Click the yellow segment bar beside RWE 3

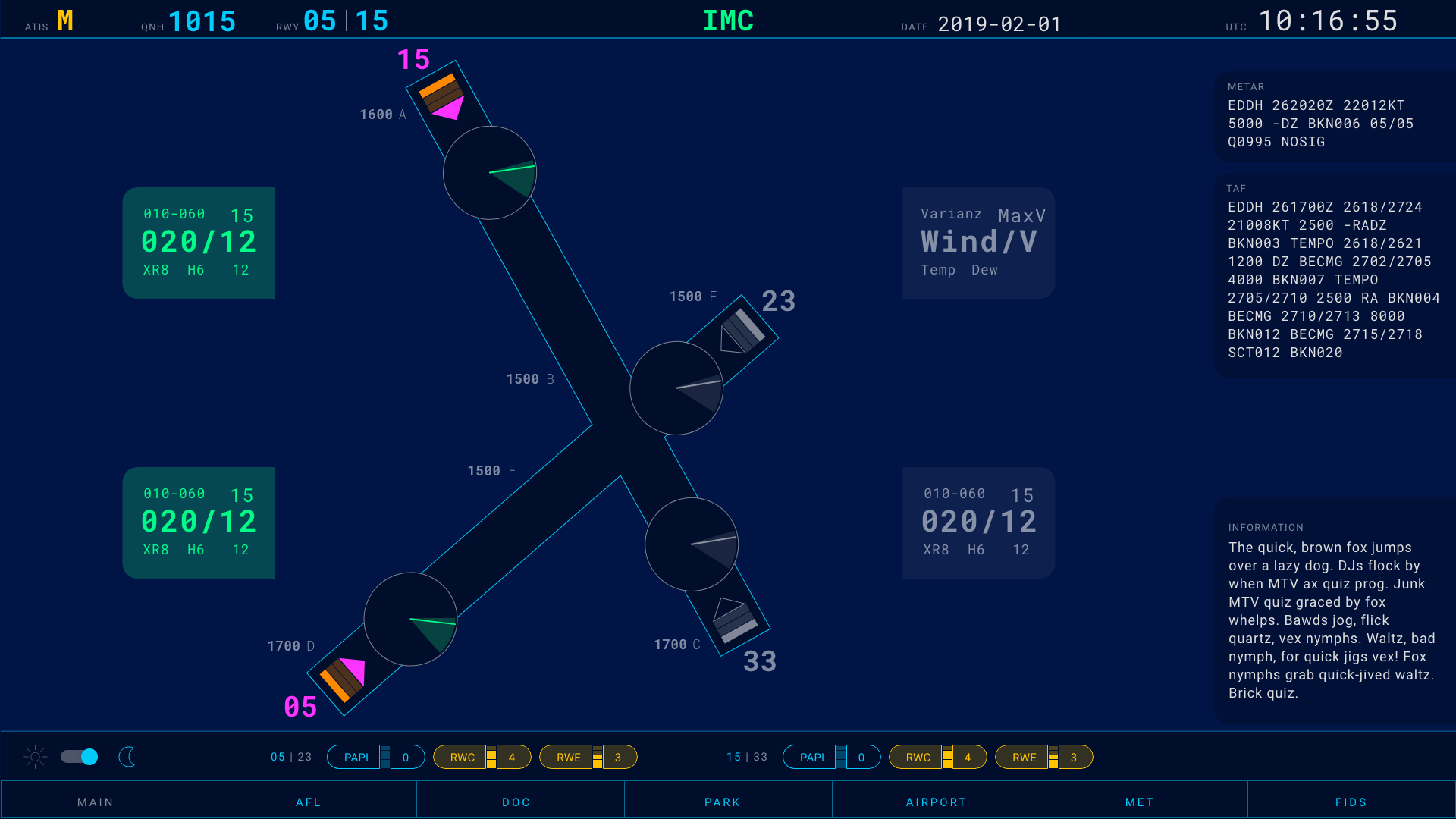[596, 756]
